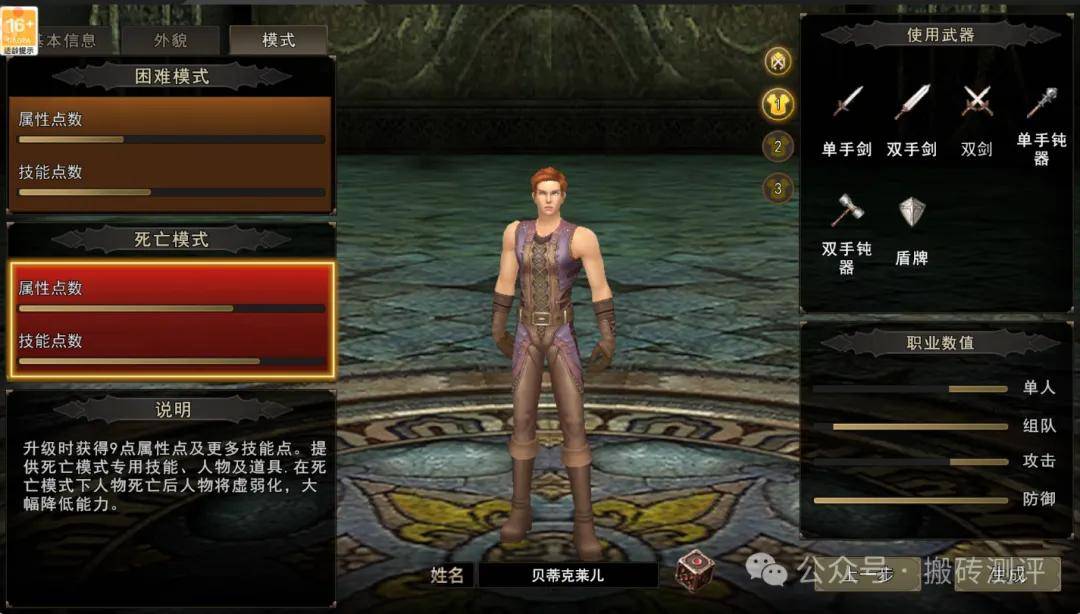Click the character name input field
The width and height of the screenshot is (1080, 614).
[x=567, y=575]
